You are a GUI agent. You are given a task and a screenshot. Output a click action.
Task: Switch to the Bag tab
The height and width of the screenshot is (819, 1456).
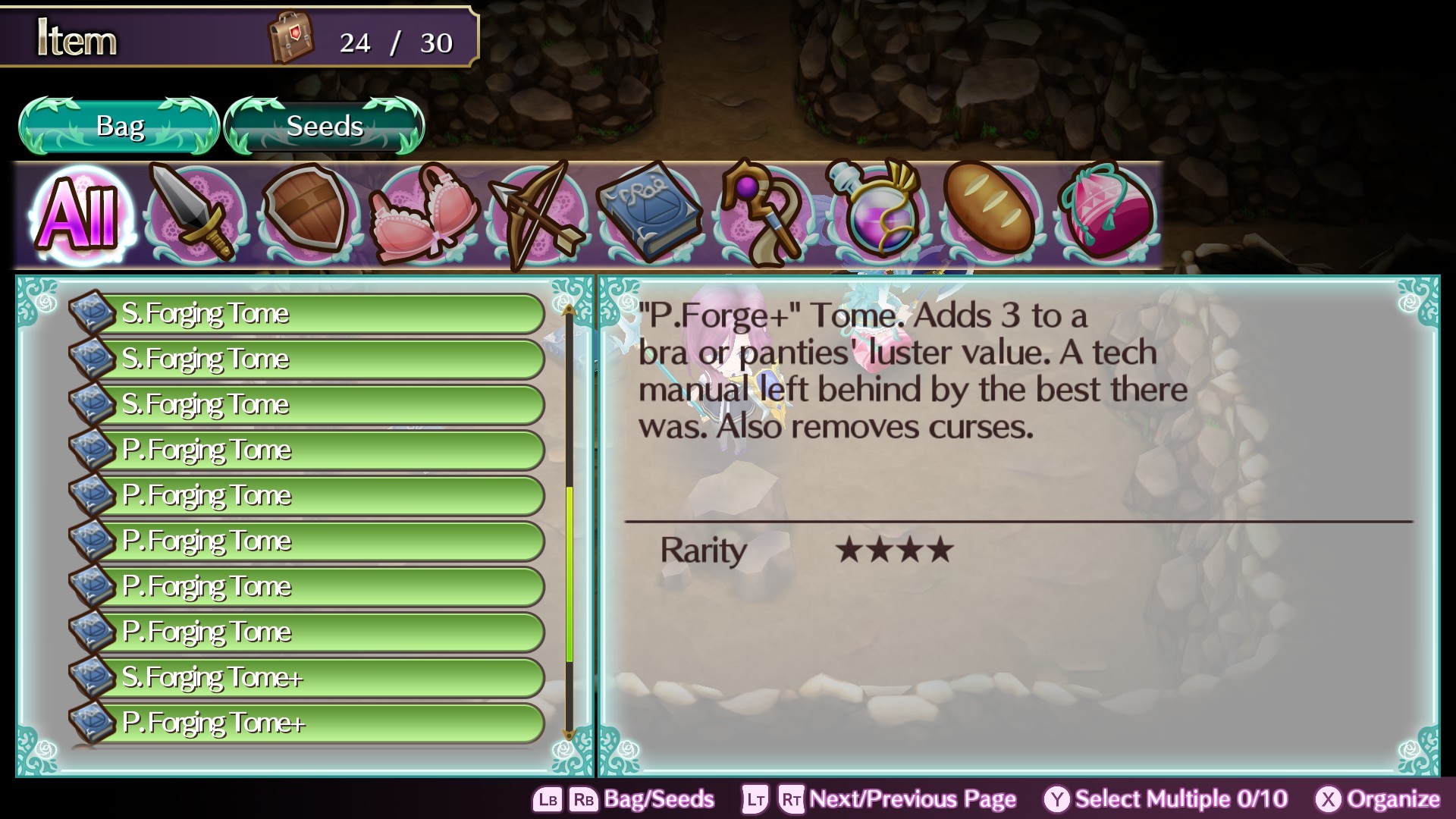(x=118, y=126)
